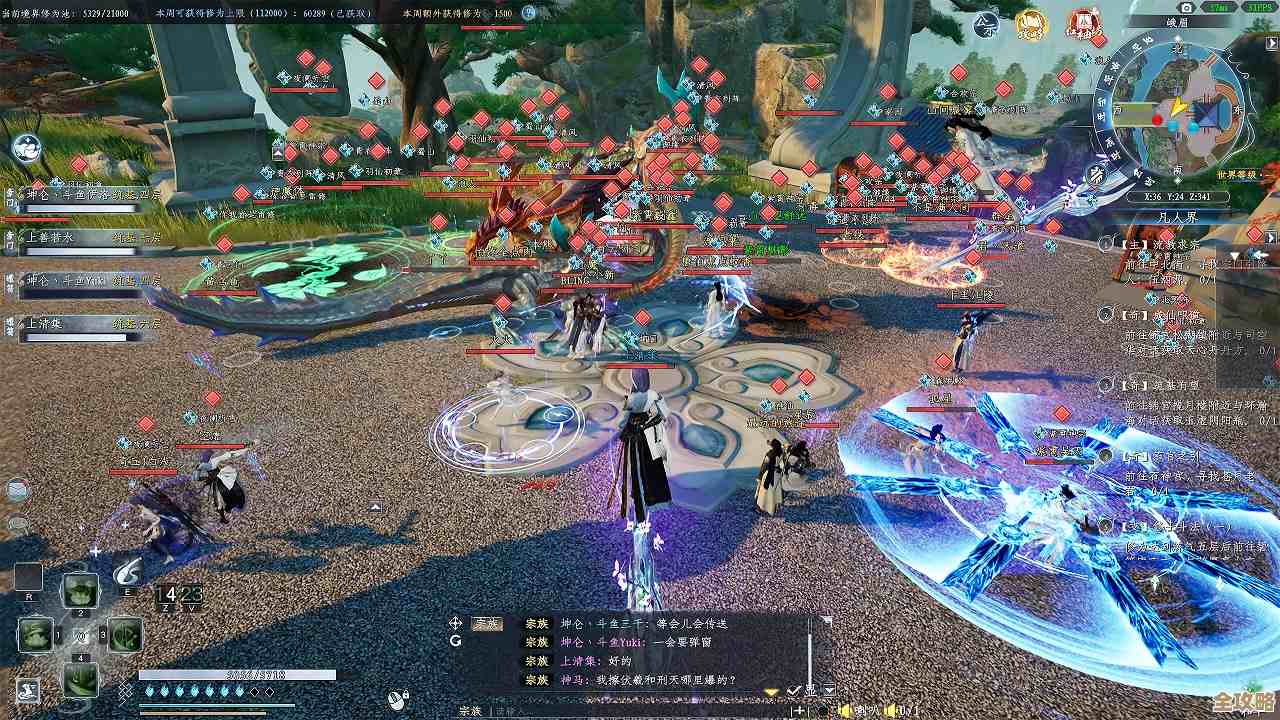Open the dragon companion icon in bottom-left corner
The height and width of the screenshot is (720, 1280).
(x=27, y=688)
